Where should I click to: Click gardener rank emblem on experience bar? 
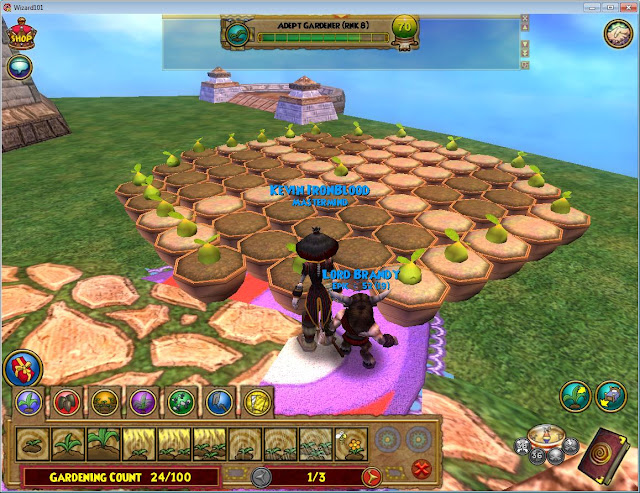click(x=238, y=36)
